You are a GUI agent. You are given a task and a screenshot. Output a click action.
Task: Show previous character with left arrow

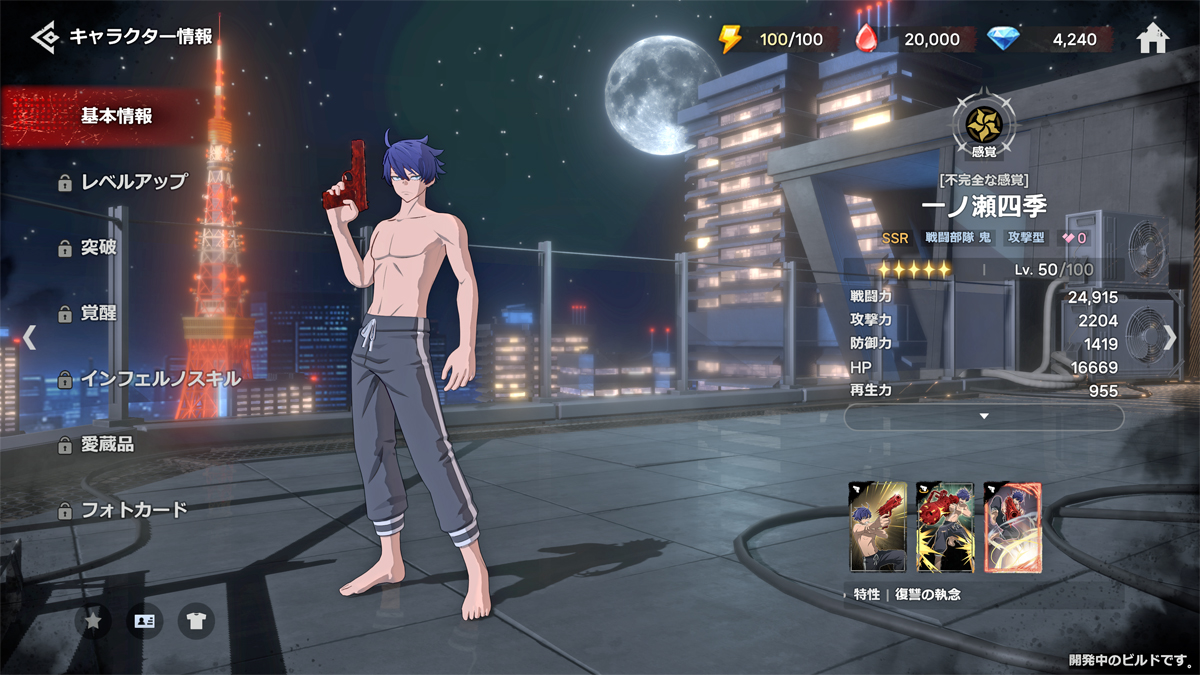pyautogui.click(x=30, y=337)
